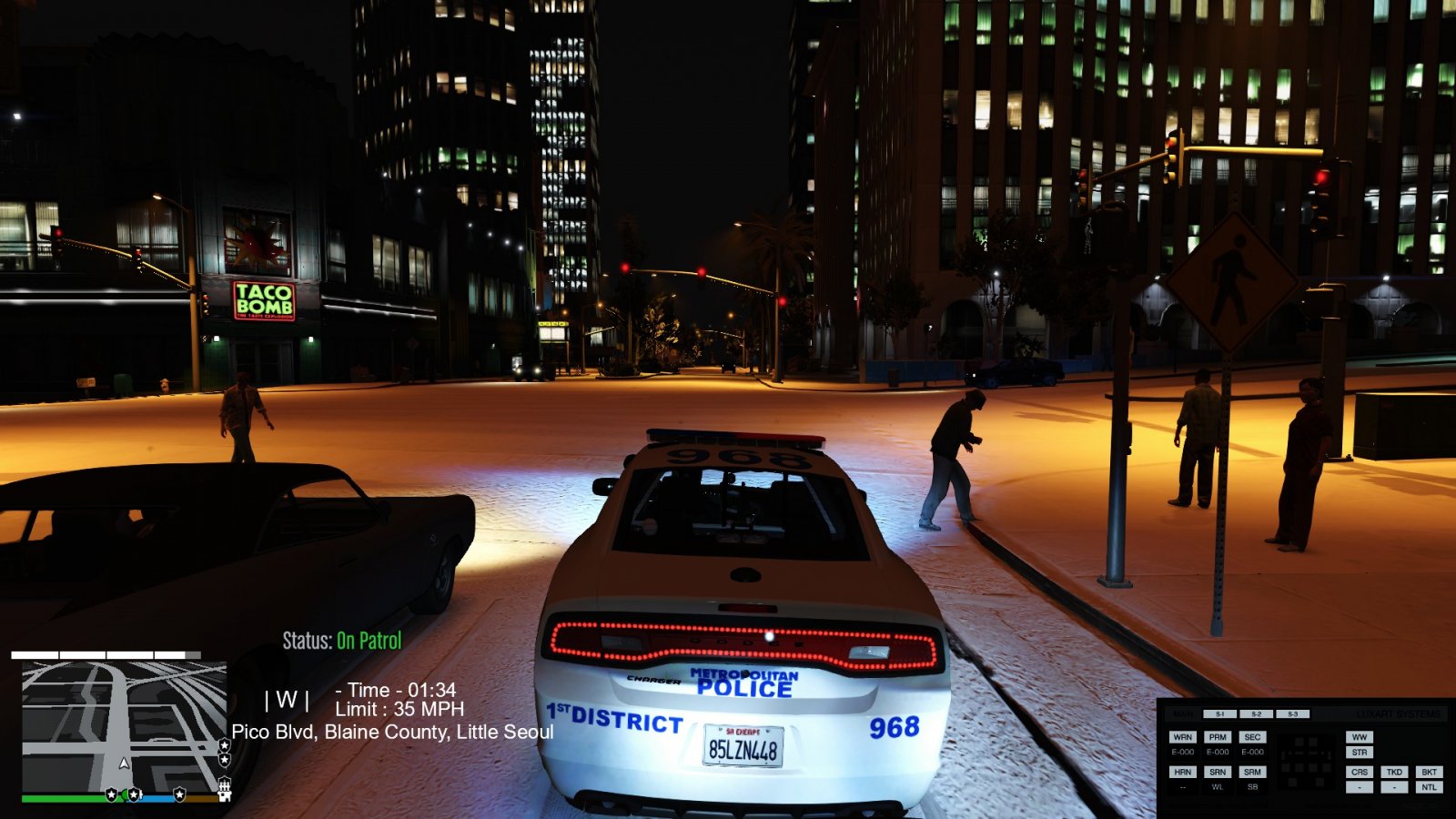Activate the HRN horn button
Screen dimensions: 1456x819
(x=1182, y=772)
